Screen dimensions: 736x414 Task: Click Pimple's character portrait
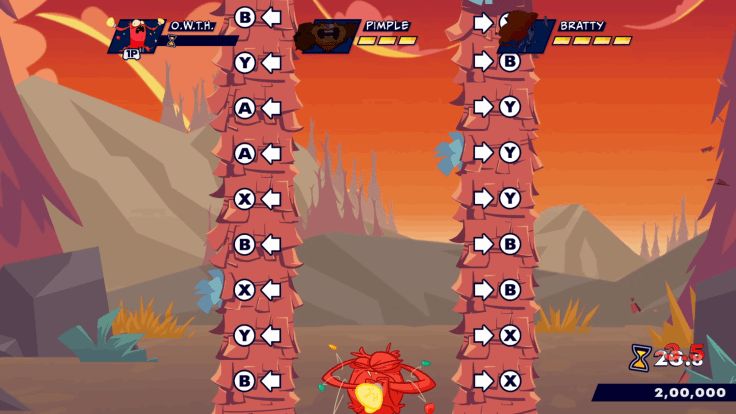click(x=325, y=36)
